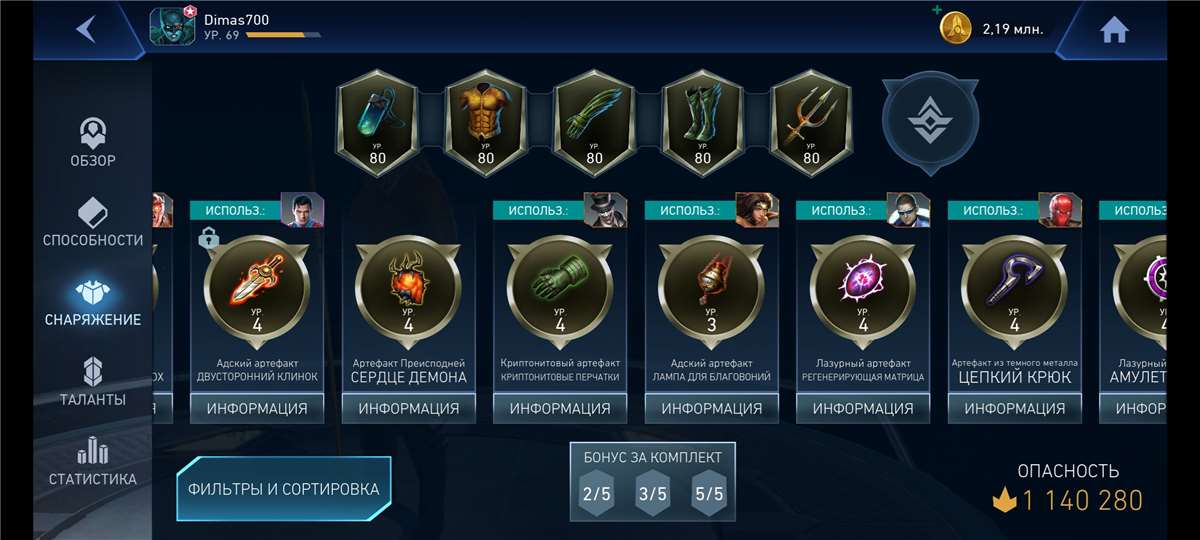Select the Снаряжение tab
1200x540 pixels.
[x=93, y=302]
